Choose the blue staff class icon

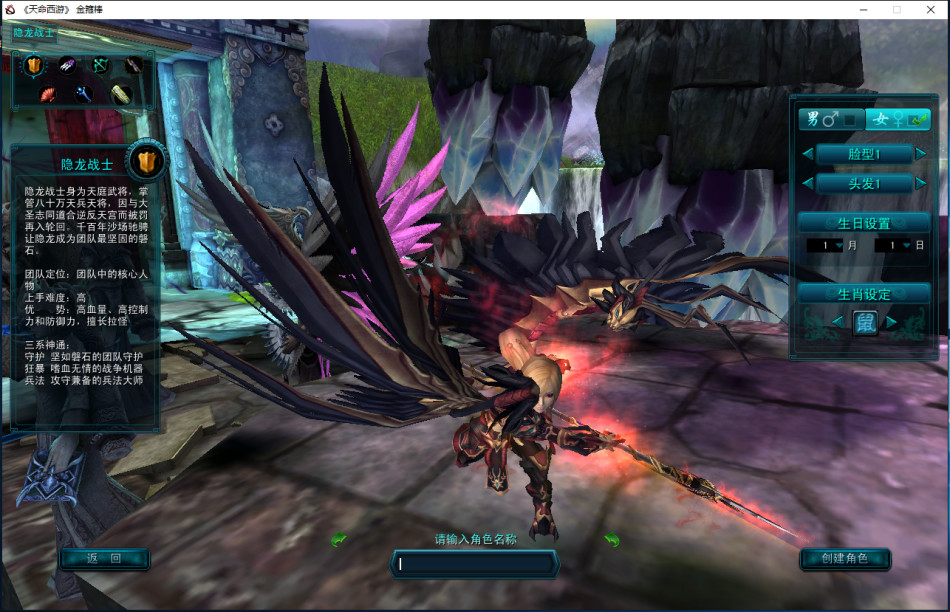pyautogui.click(x=82, y=95)
